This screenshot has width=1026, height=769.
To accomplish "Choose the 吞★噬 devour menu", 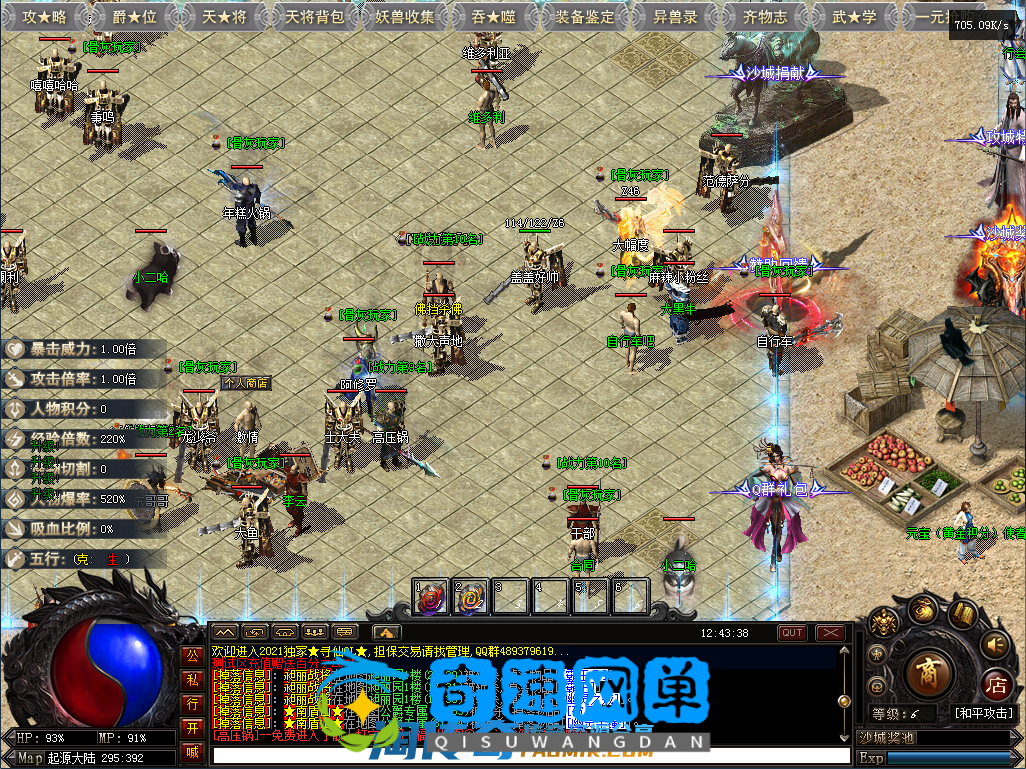I will click(494, 16).
